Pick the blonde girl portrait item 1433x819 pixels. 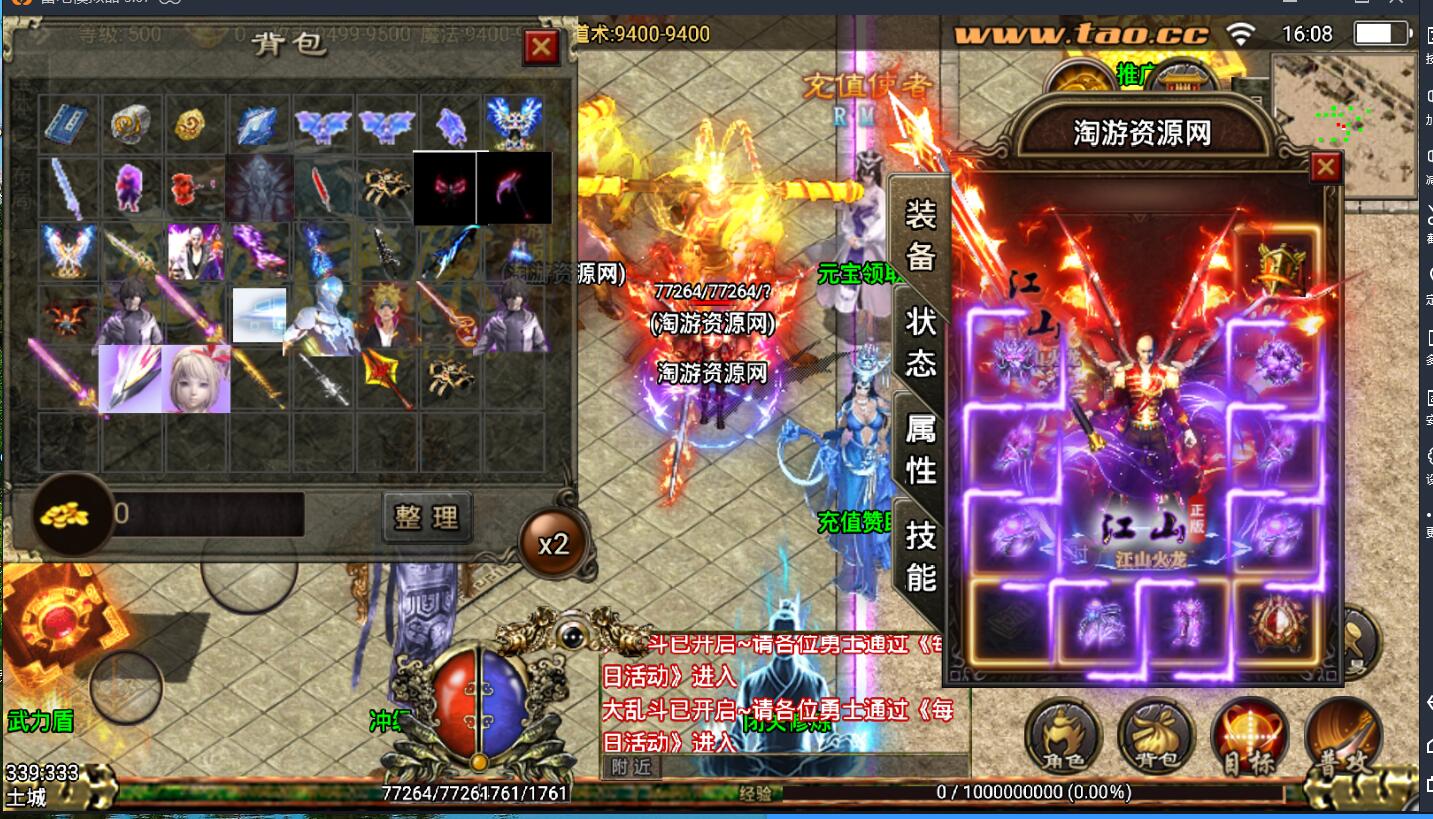[196, 378]
